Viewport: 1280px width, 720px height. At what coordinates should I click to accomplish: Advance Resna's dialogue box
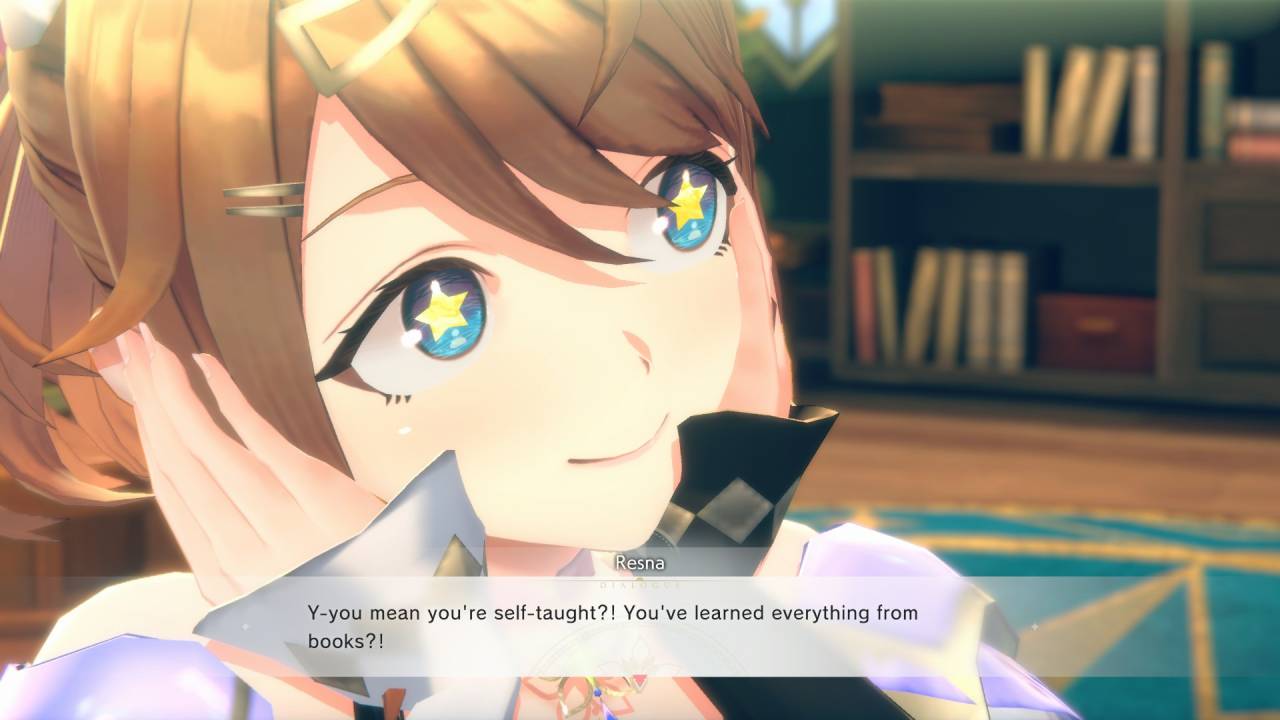pyautogui.click(x=640, y=625)
